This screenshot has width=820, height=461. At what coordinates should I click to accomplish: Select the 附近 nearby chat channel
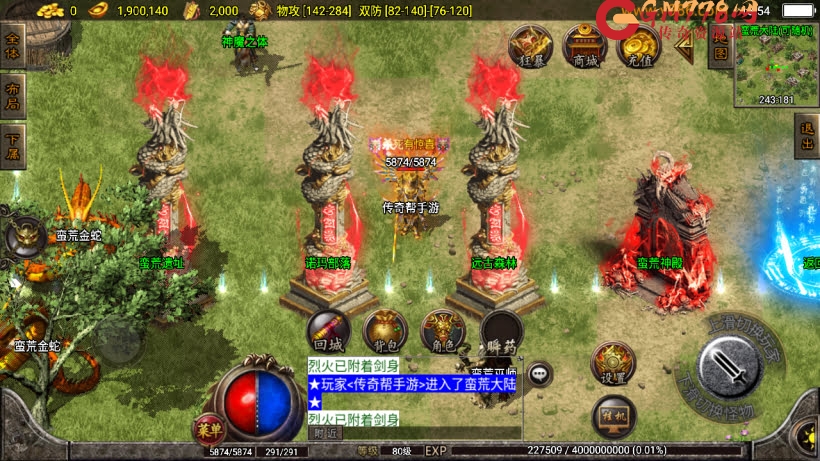[x=325, y=434]
